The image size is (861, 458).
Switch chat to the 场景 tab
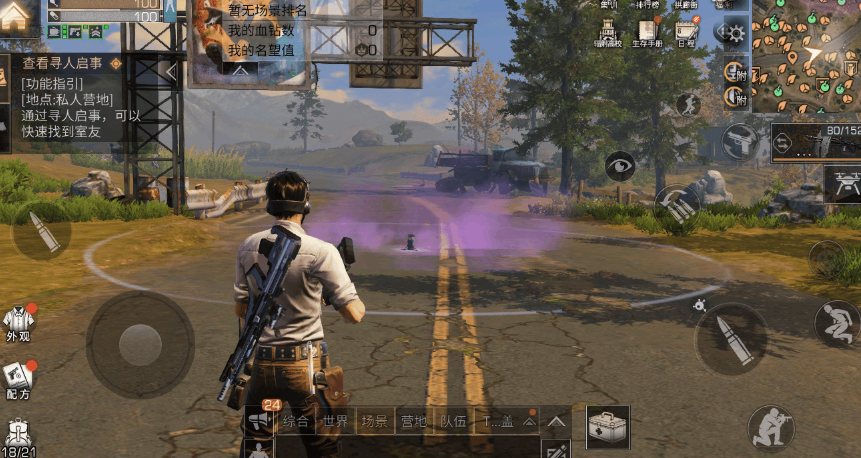(374, 422)
